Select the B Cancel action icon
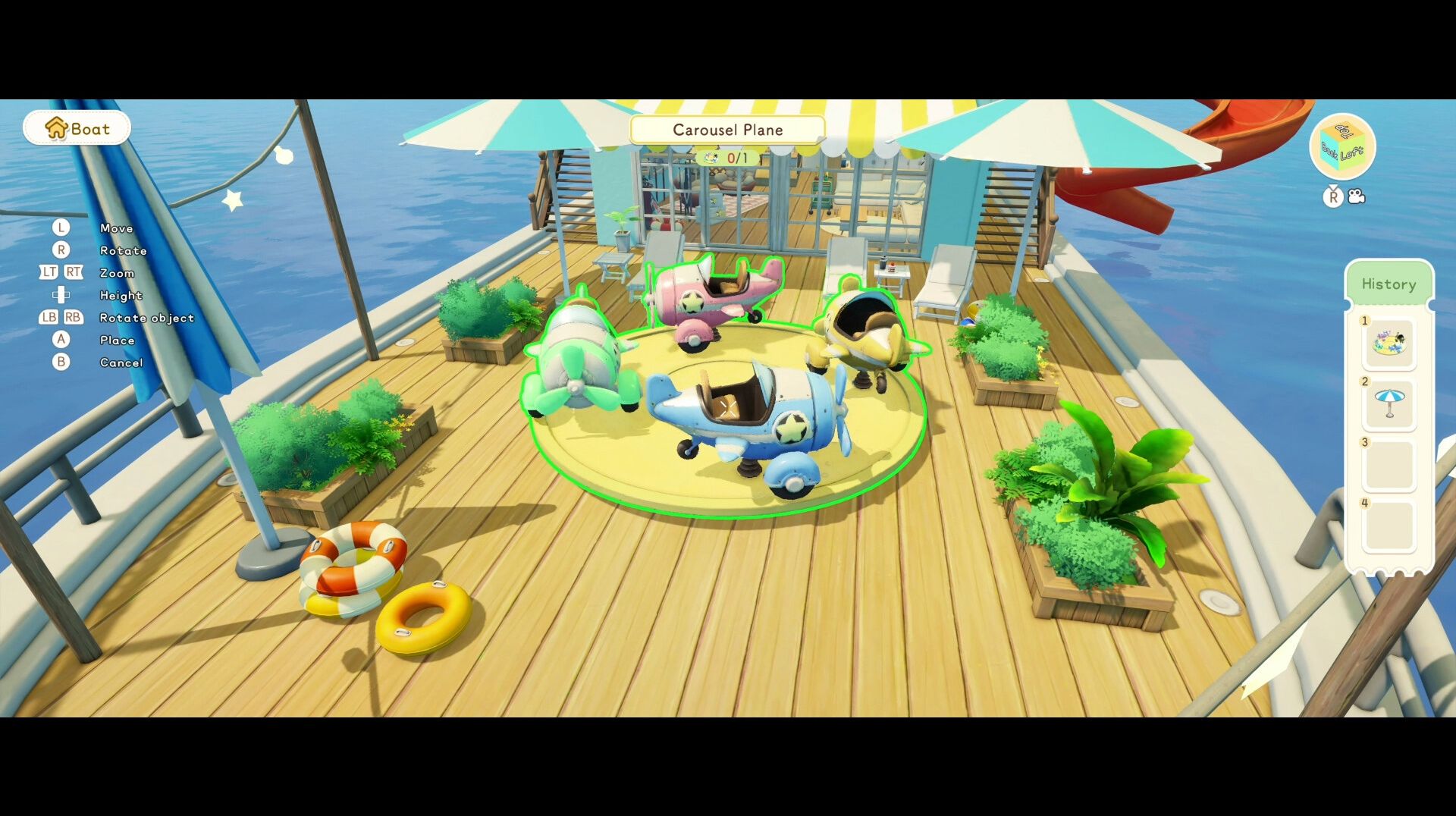This screenshot has width=1456, height=816. [61, 362]
